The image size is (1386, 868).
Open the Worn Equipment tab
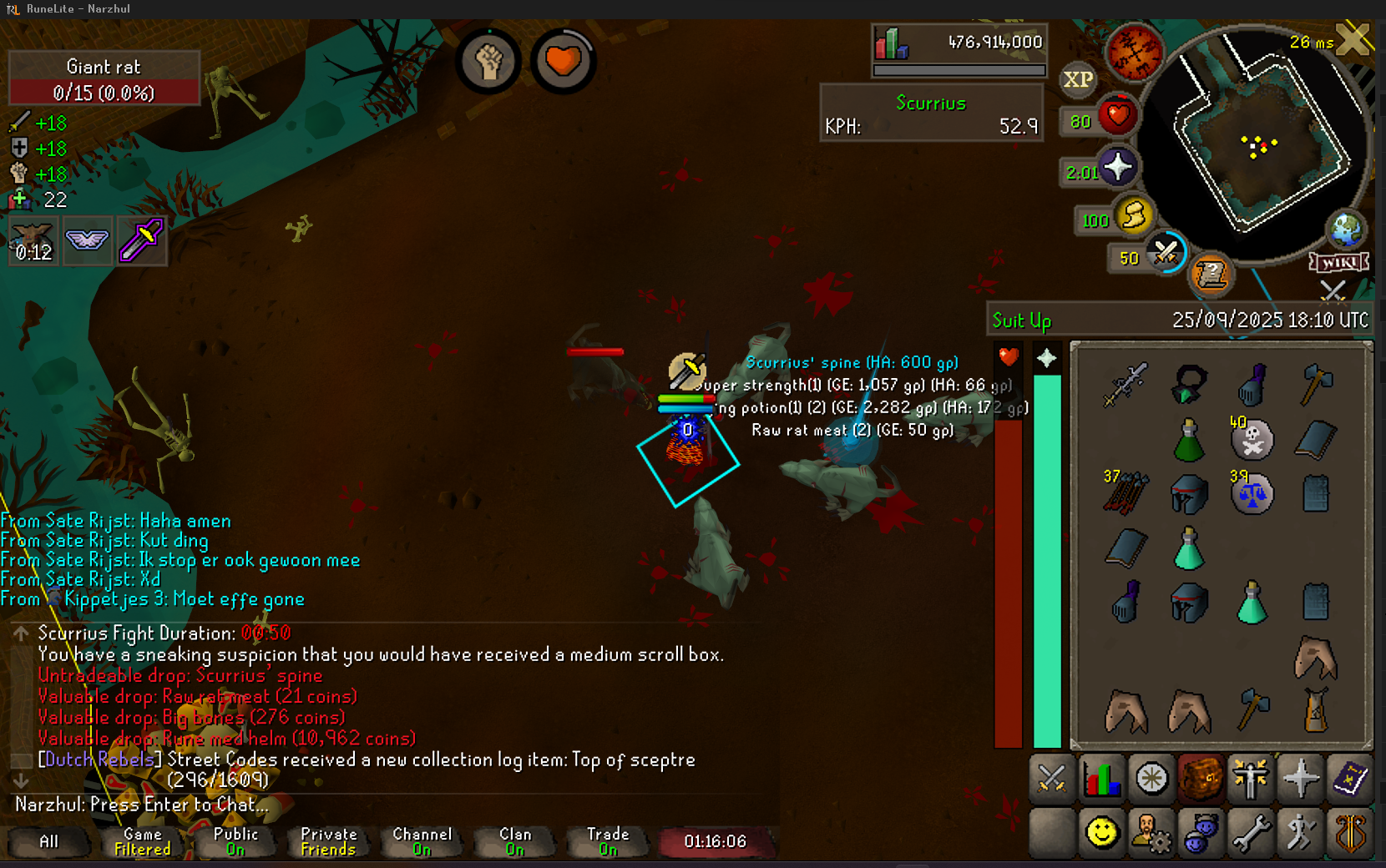(1250, 780)
